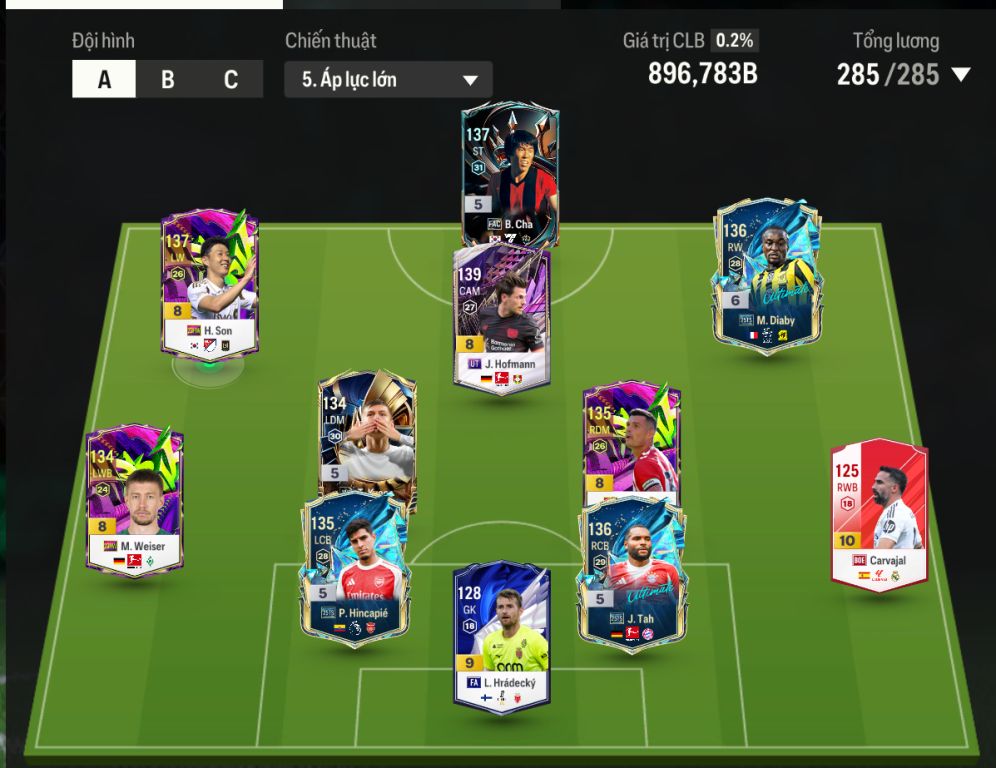Viewport: 996px width, 768px height.
Task: Pick the 135-rated RDM player card
Action: pos(631,435)
